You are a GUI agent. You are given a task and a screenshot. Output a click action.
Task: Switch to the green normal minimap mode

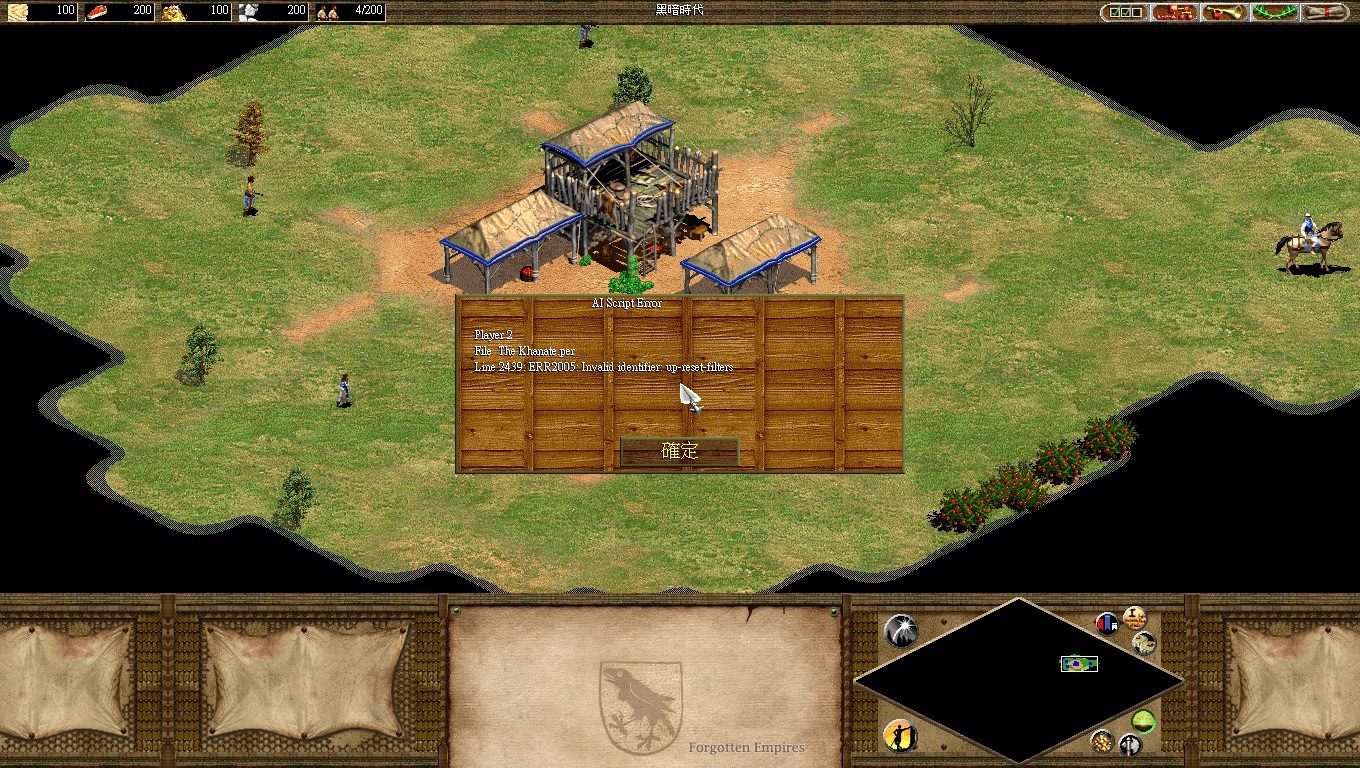[1143, 720]
